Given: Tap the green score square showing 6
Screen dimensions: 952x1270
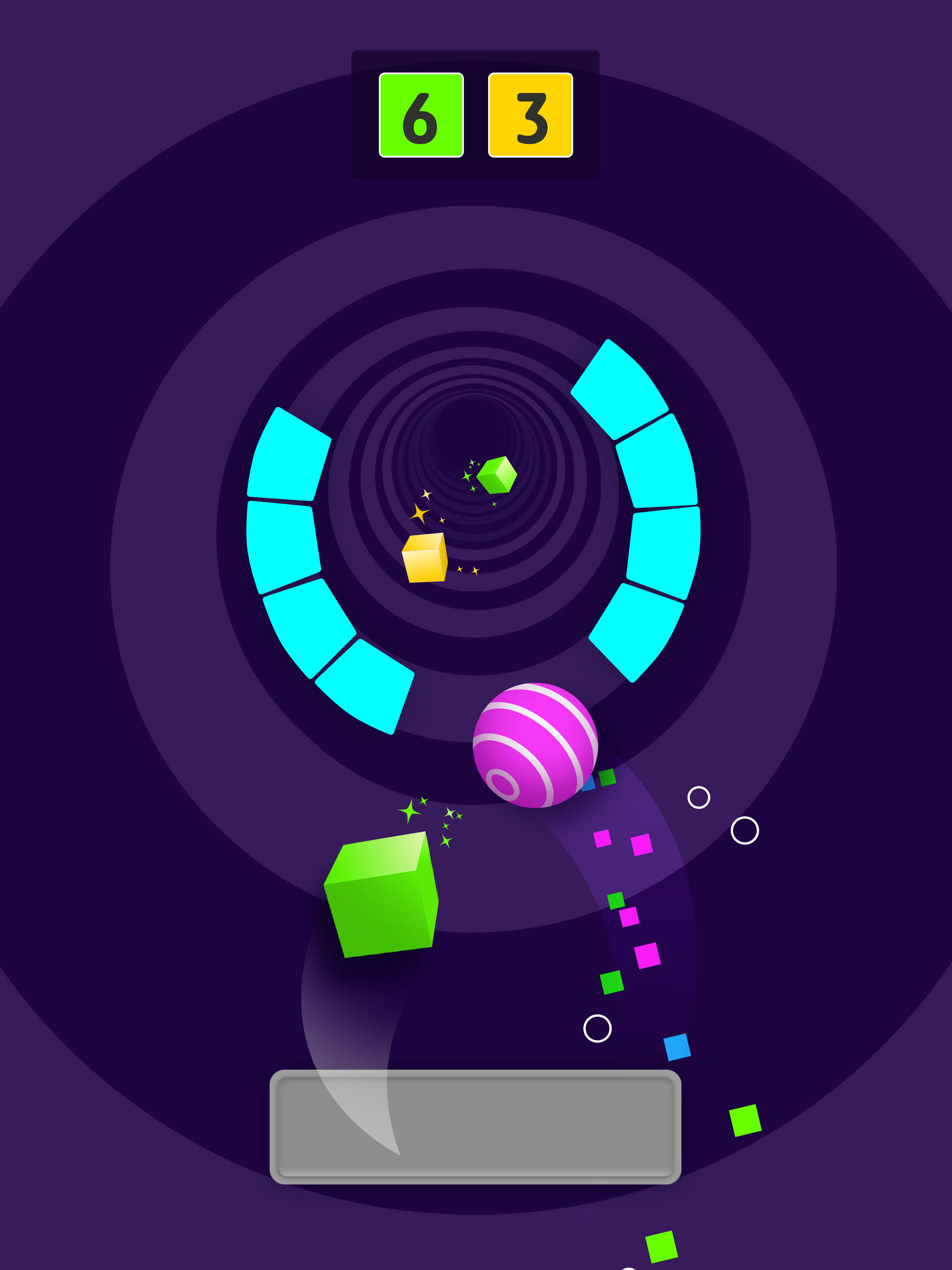Looking at the screenshot, I should tap(422, 114).
